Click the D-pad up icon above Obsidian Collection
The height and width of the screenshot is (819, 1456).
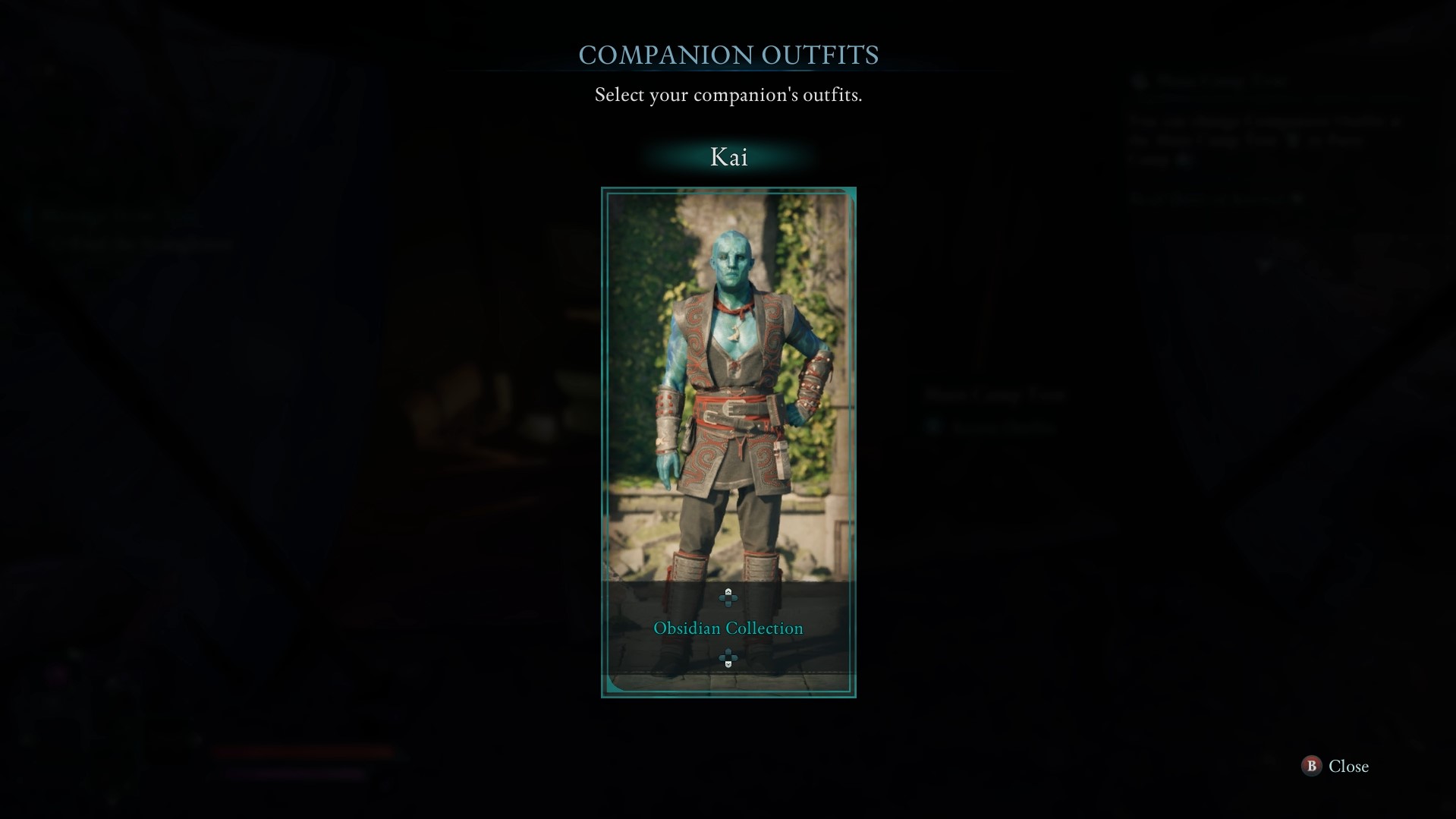tap(728, 597)
